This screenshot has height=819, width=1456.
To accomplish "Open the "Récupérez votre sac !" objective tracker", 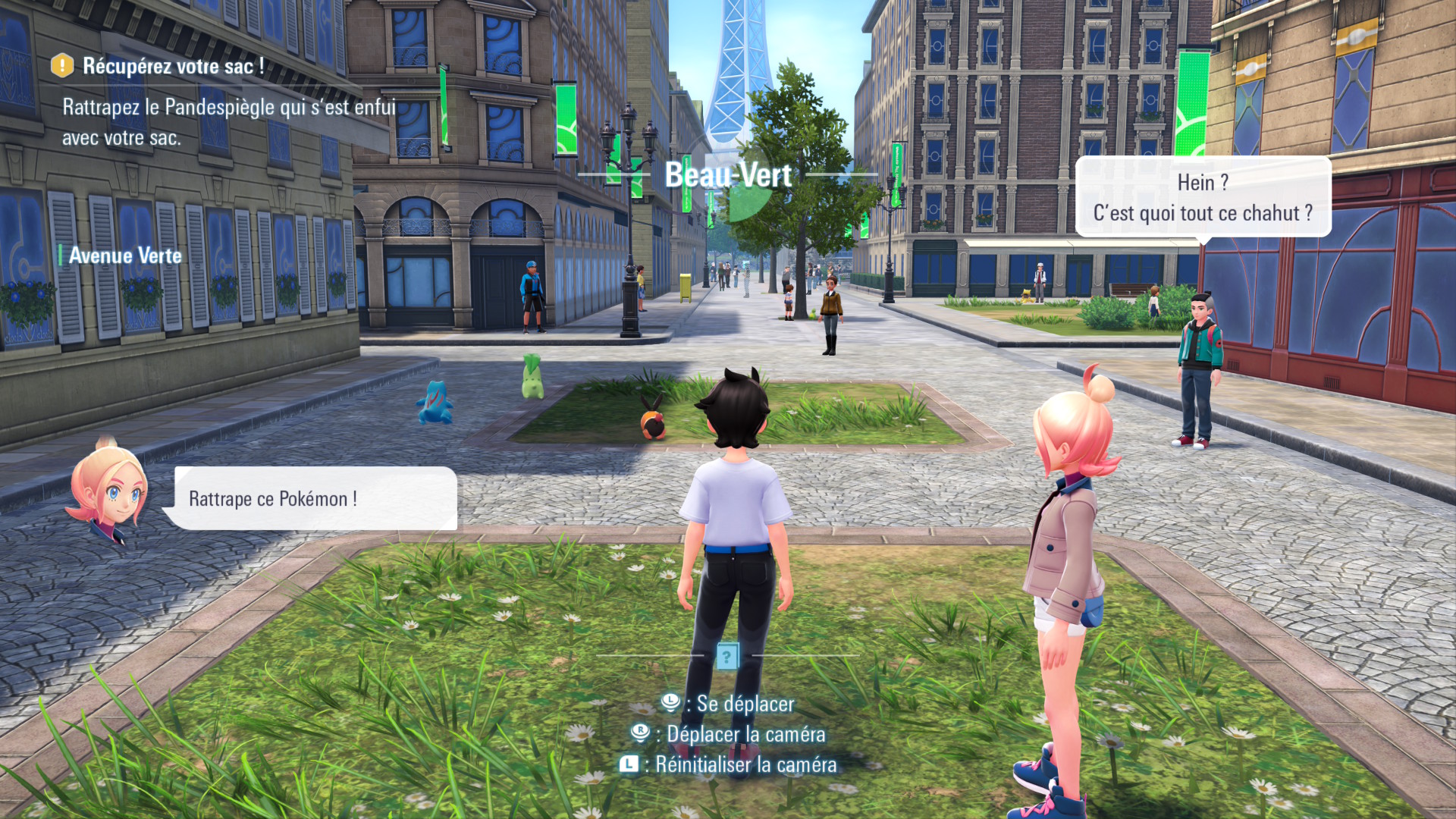I will [174, 67].
